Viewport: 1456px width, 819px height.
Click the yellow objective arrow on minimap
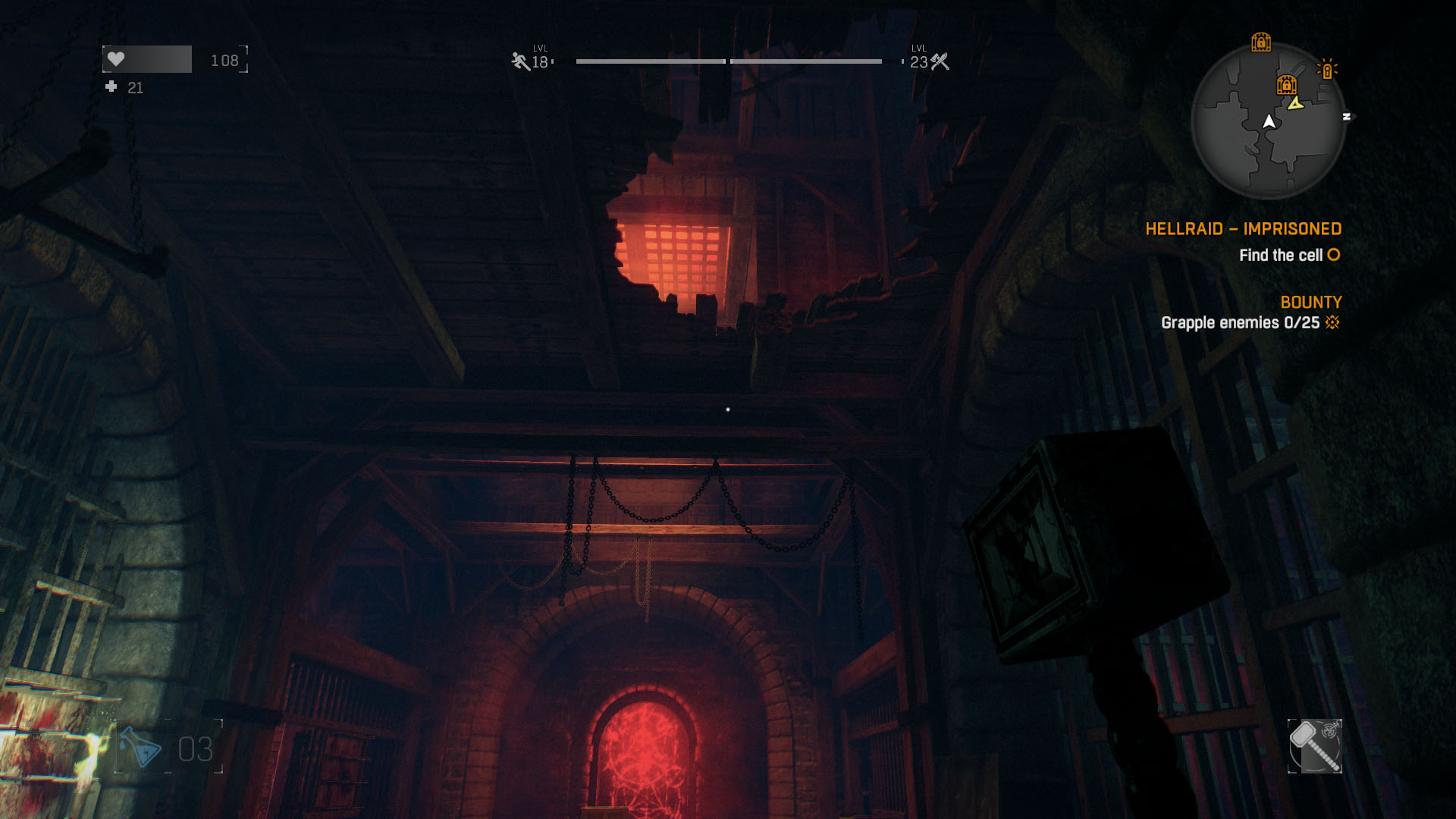(1296, 103)
